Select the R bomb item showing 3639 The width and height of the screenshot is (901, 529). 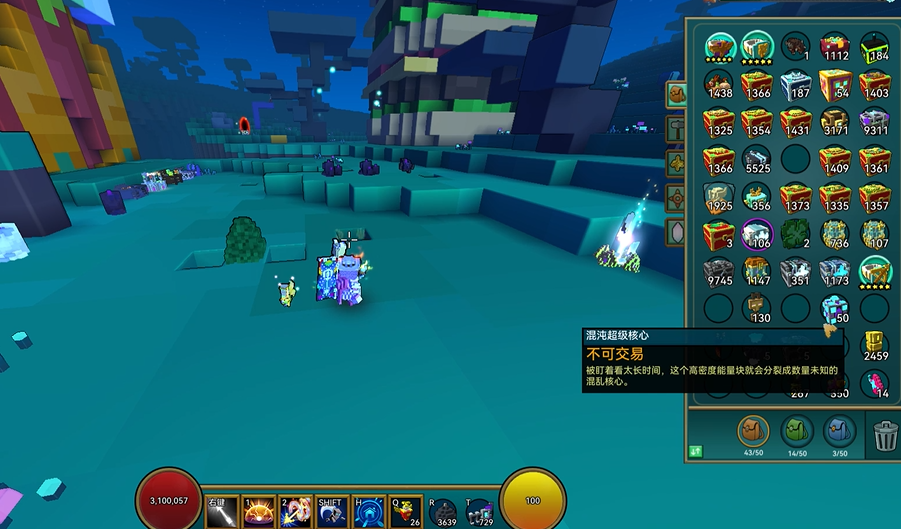(x=442, y=512)
